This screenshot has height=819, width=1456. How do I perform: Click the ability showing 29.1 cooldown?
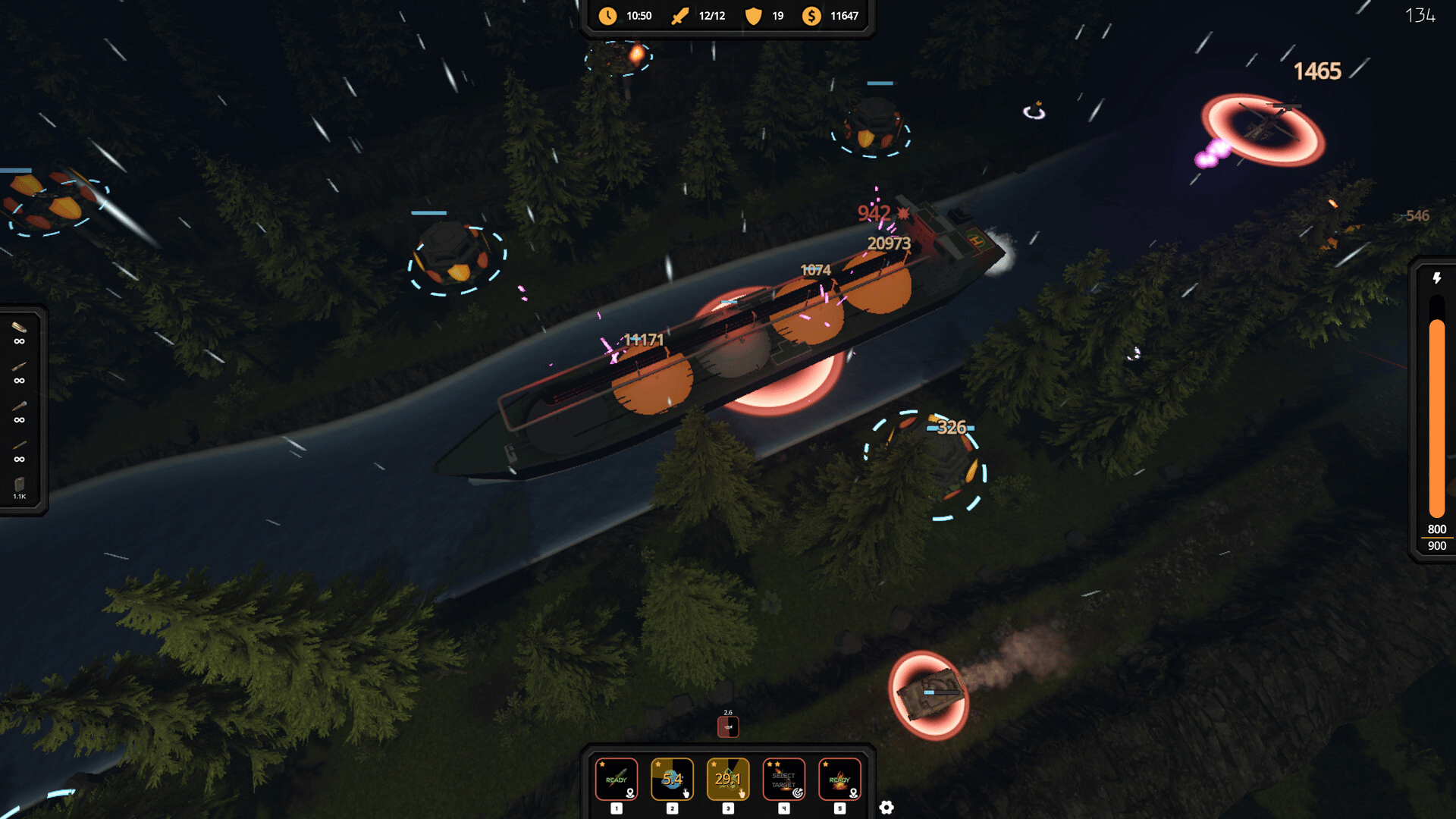[x=727, y=779]
